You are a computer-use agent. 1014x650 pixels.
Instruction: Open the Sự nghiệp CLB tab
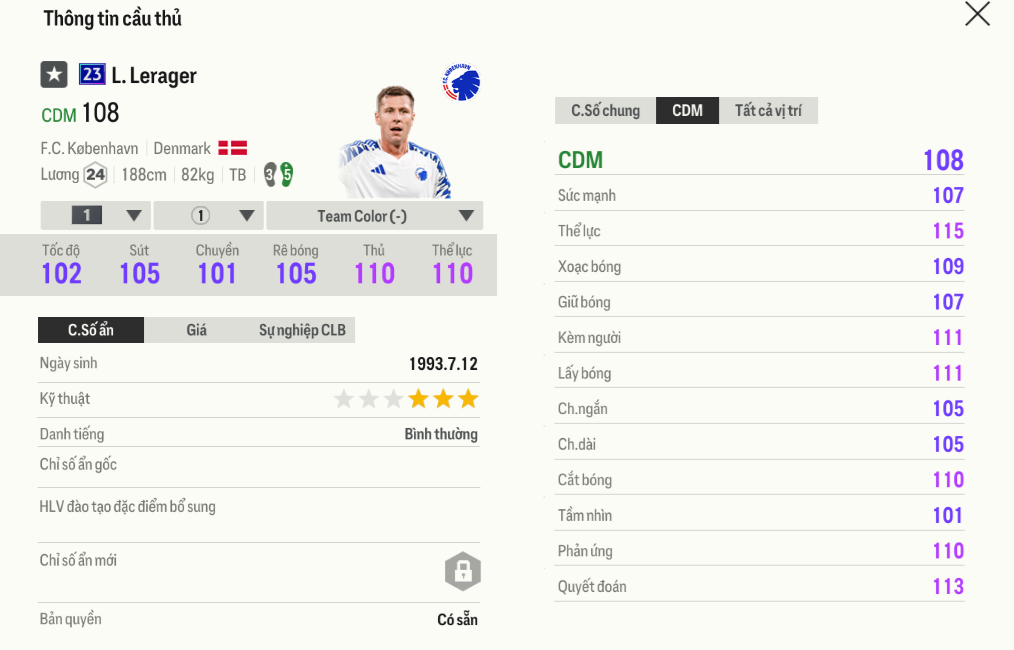click(x=302, y=330)
